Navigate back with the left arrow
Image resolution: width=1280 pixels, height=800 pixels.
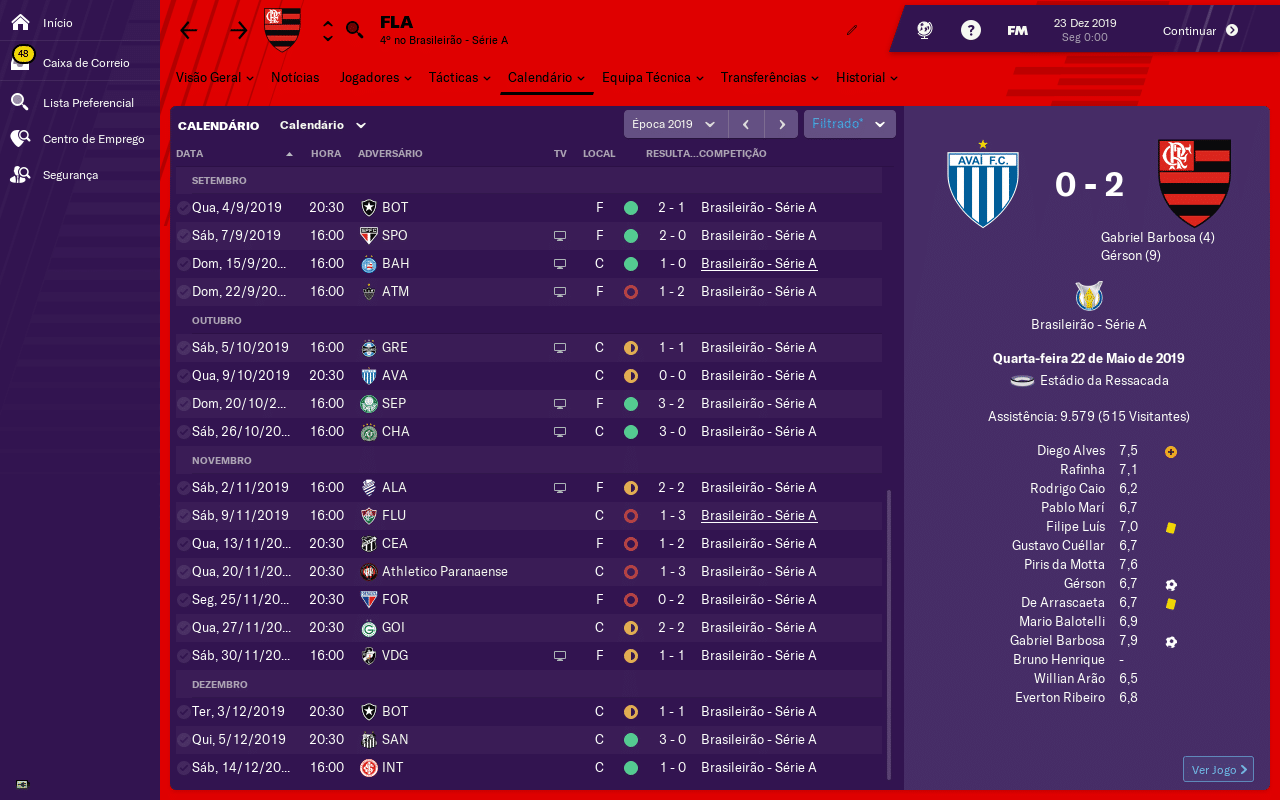189,30
